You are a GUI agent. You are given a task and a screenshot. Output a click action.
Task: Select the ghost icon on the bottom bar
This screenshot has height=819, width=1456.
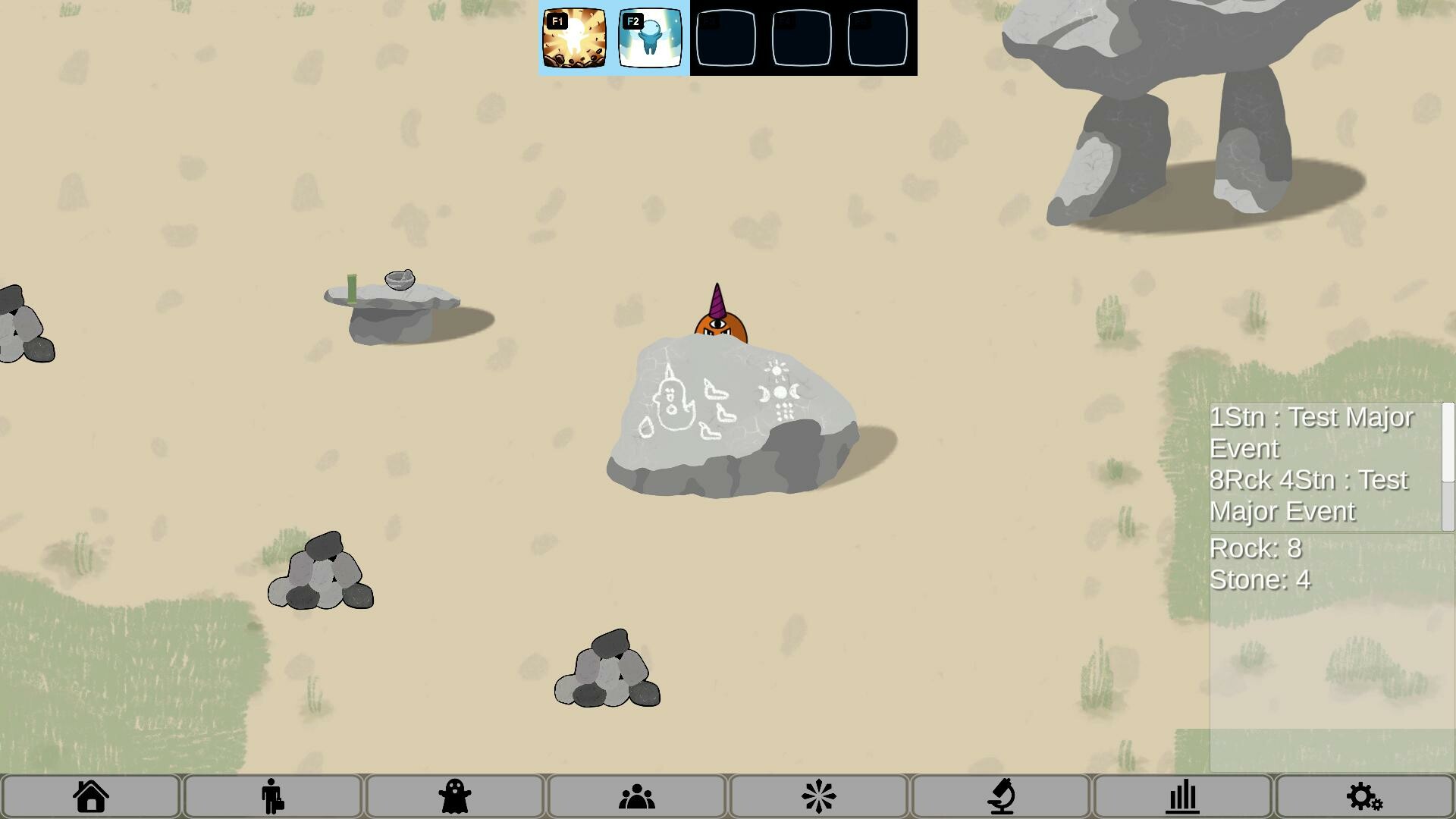pyautogui.click(x=454, y=795)
